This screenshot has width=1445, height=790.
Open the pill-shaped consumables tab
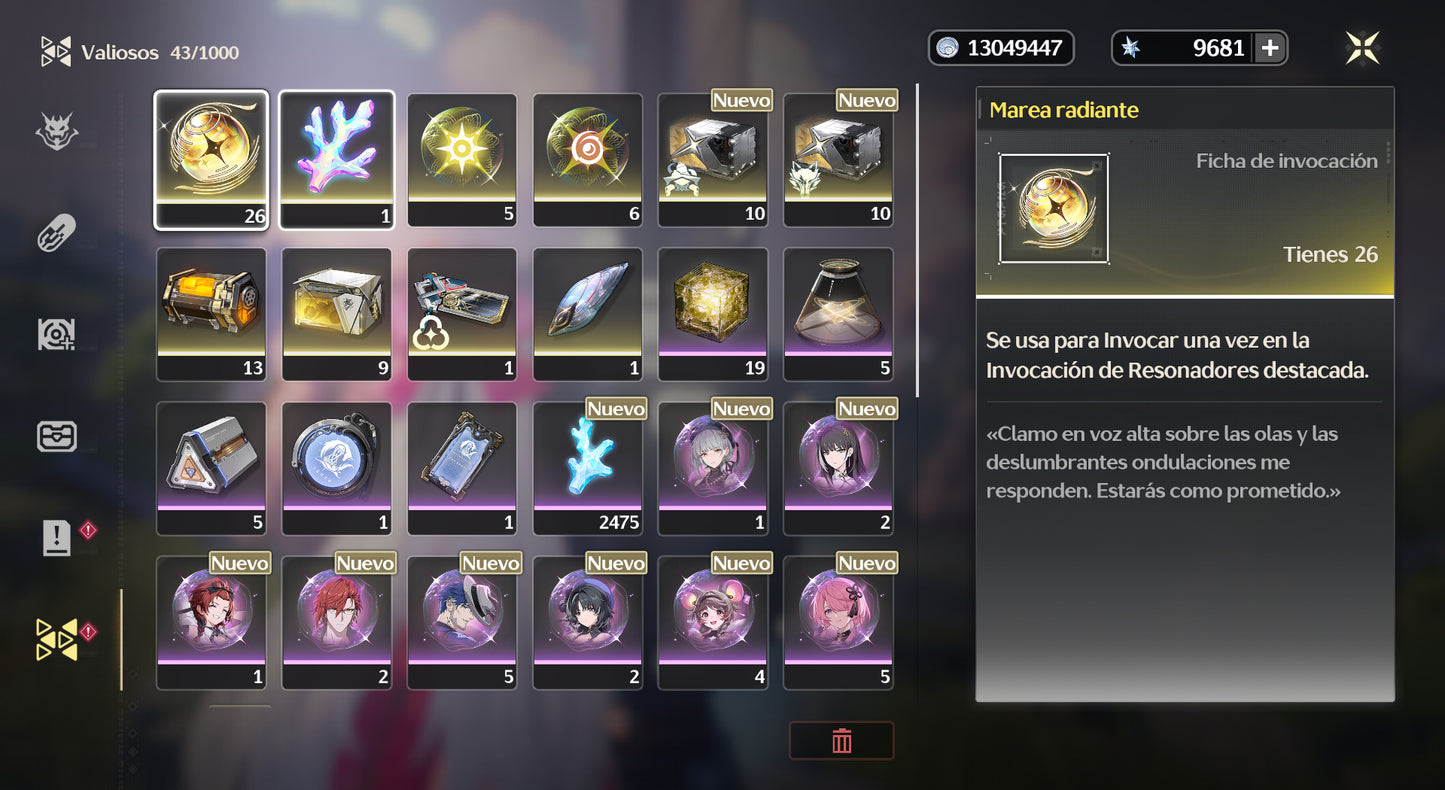click(57, 234)
